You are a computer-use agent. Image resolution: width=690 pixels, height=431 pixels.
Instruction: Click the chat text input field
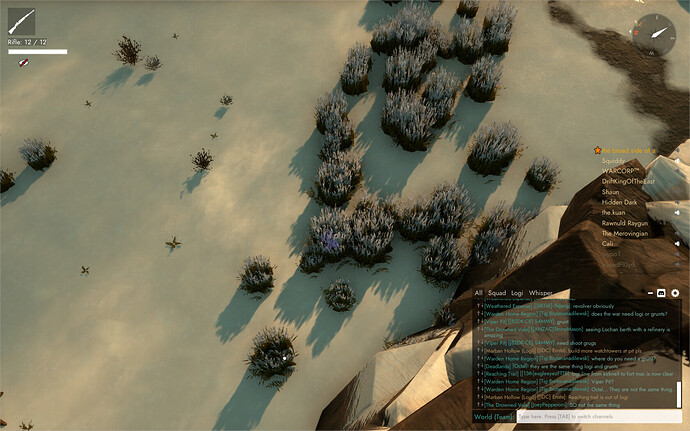[x=600, y=416]
